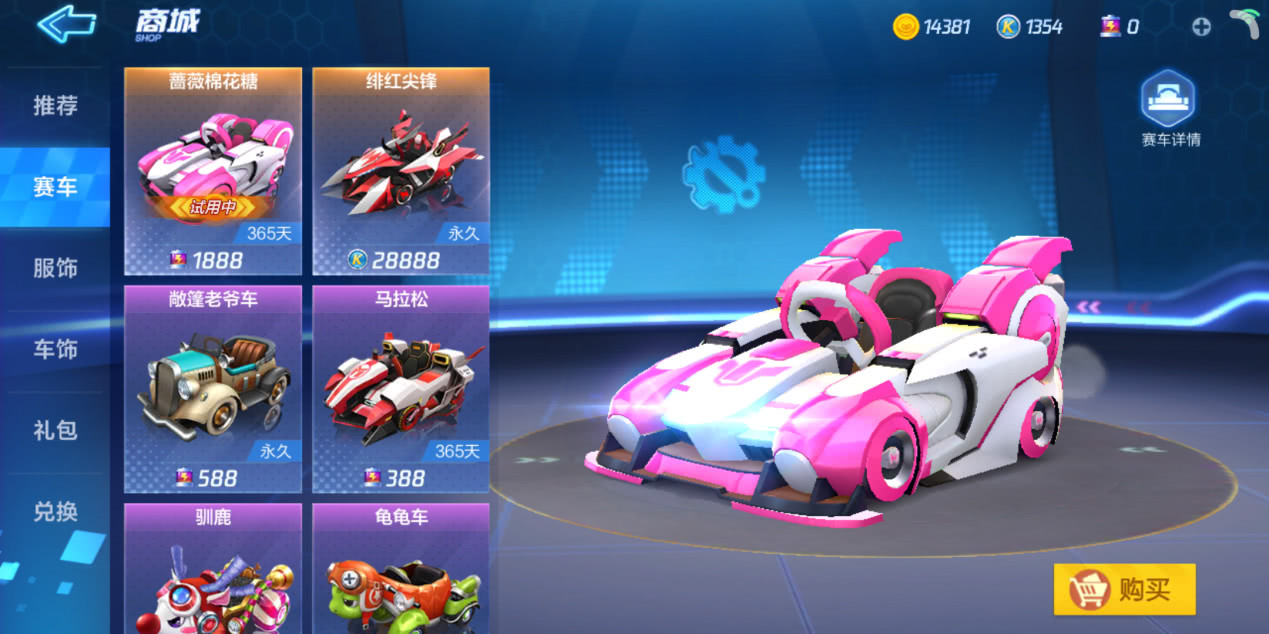Go back using the arrow button
1269x634 pixels.
pos(66,23)
